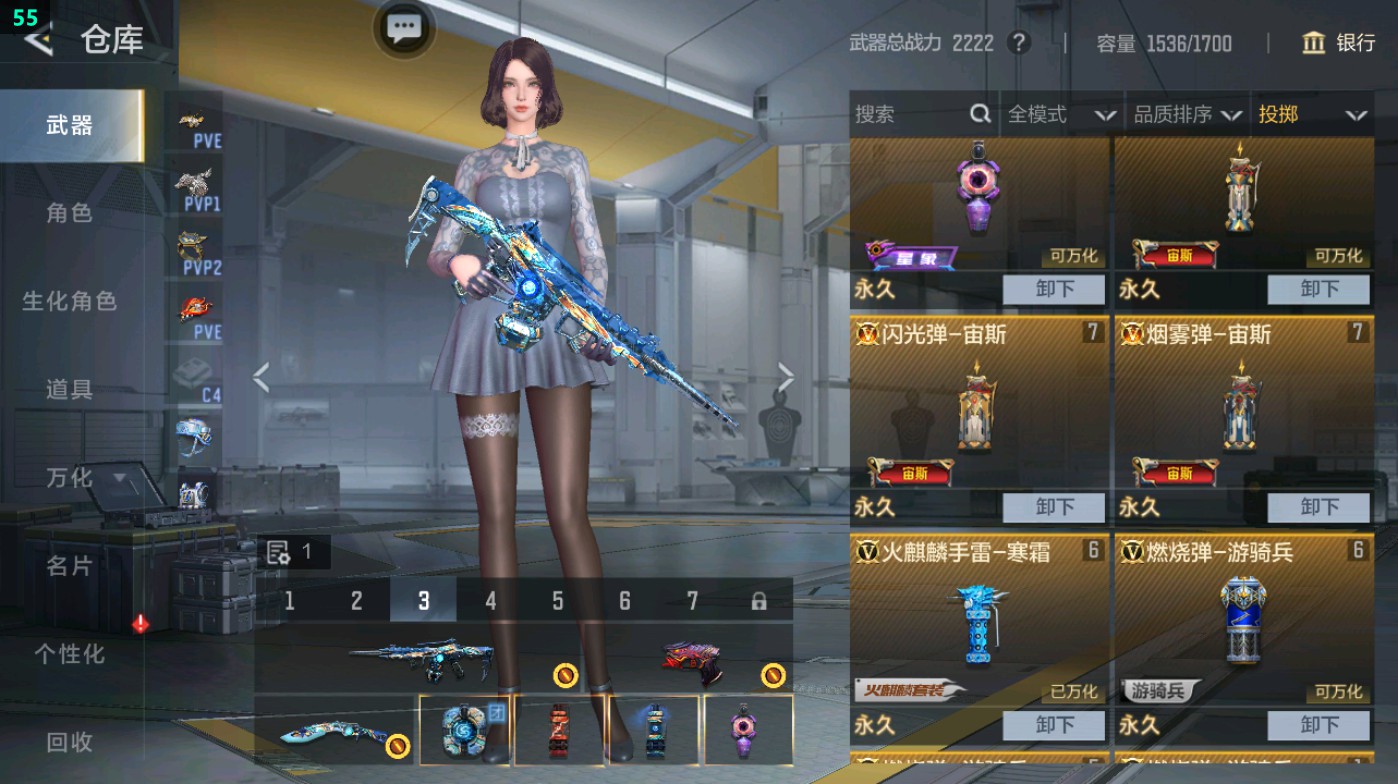The image size is (1398, 784).
Task: Select the 生化角色 category tab
Action: click(x=69, y=301)
